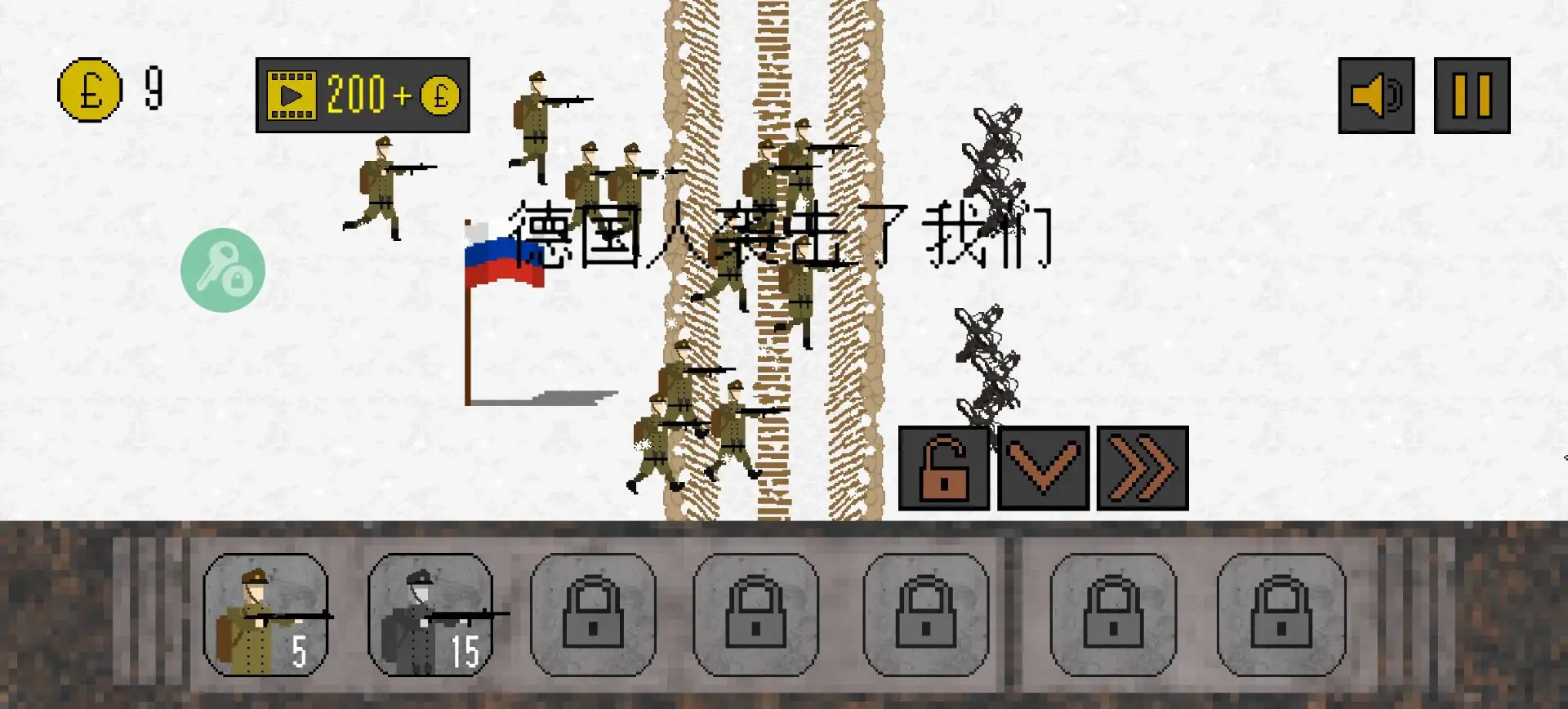Click the unlock padlock button above the unit bar
This screenshot has width=1568, height=709.
click(943, 467)
